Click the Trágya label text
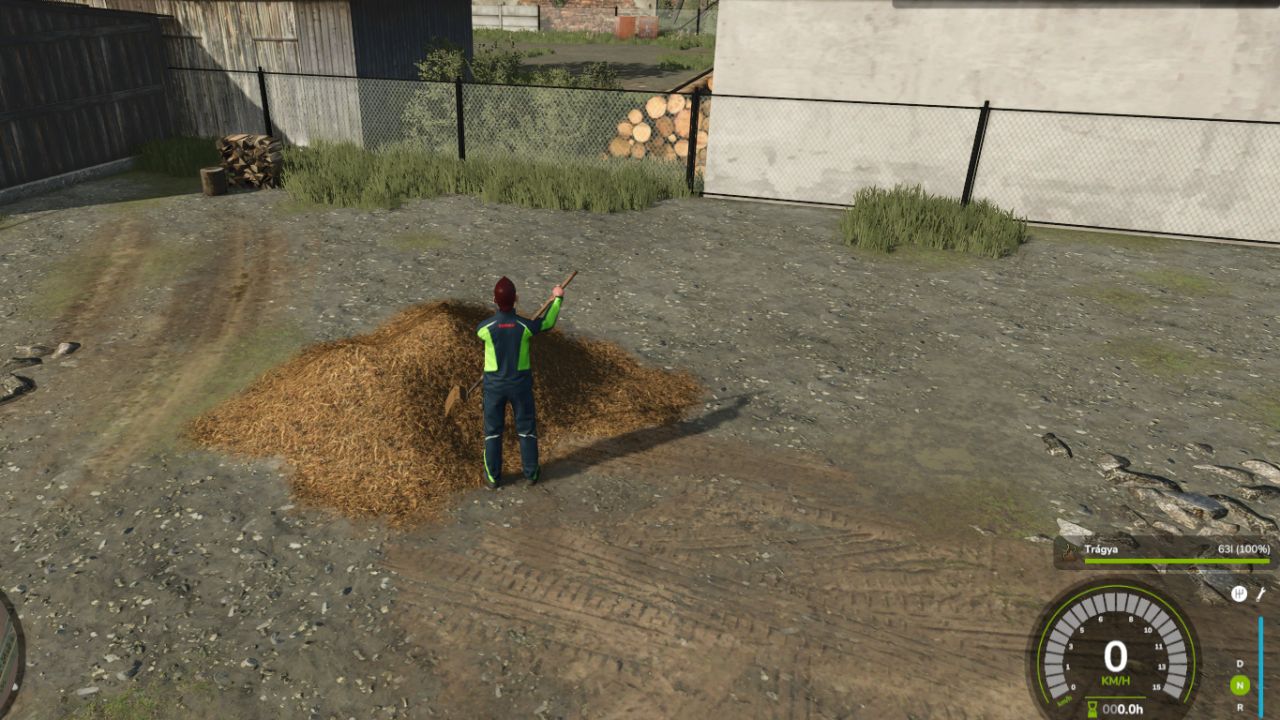 (x=1101, y=548)
